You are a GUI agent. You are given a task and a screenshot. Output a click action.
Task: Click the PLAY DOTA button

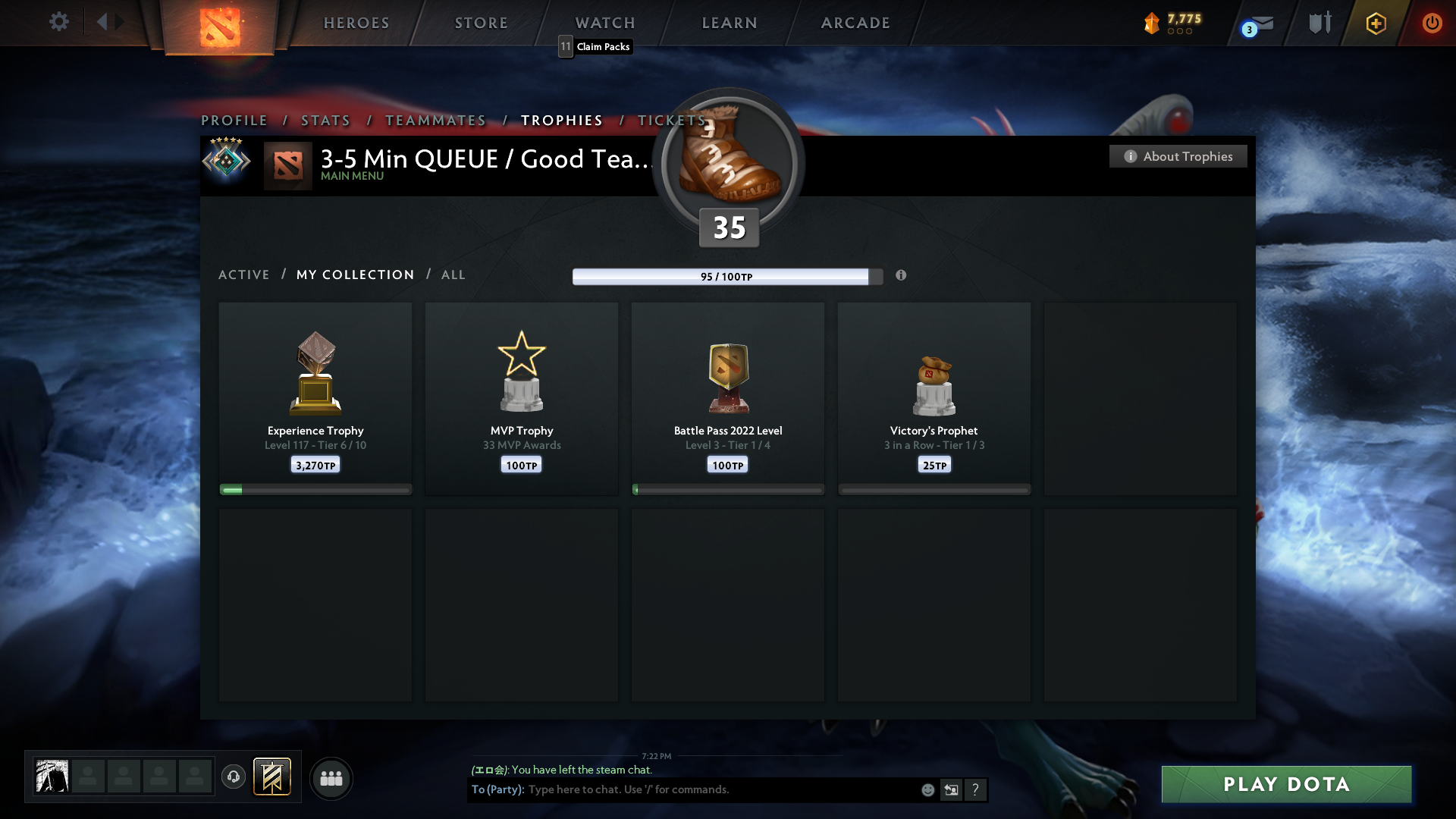(x=1285, y=784)
